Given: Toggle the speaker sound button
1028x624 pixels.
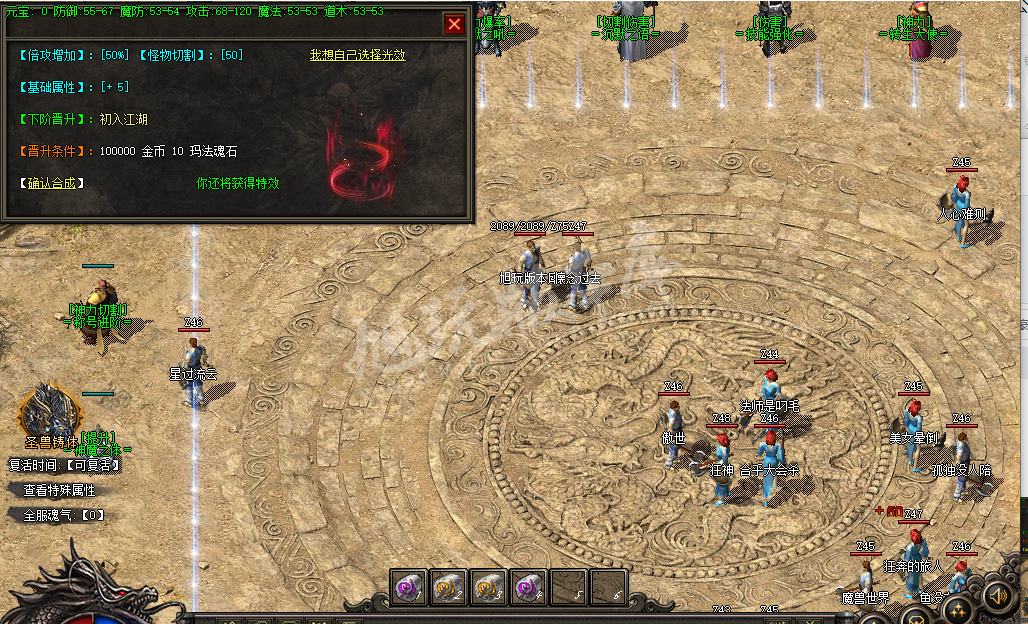Looking at the screenshot, I should coord(997,597).
